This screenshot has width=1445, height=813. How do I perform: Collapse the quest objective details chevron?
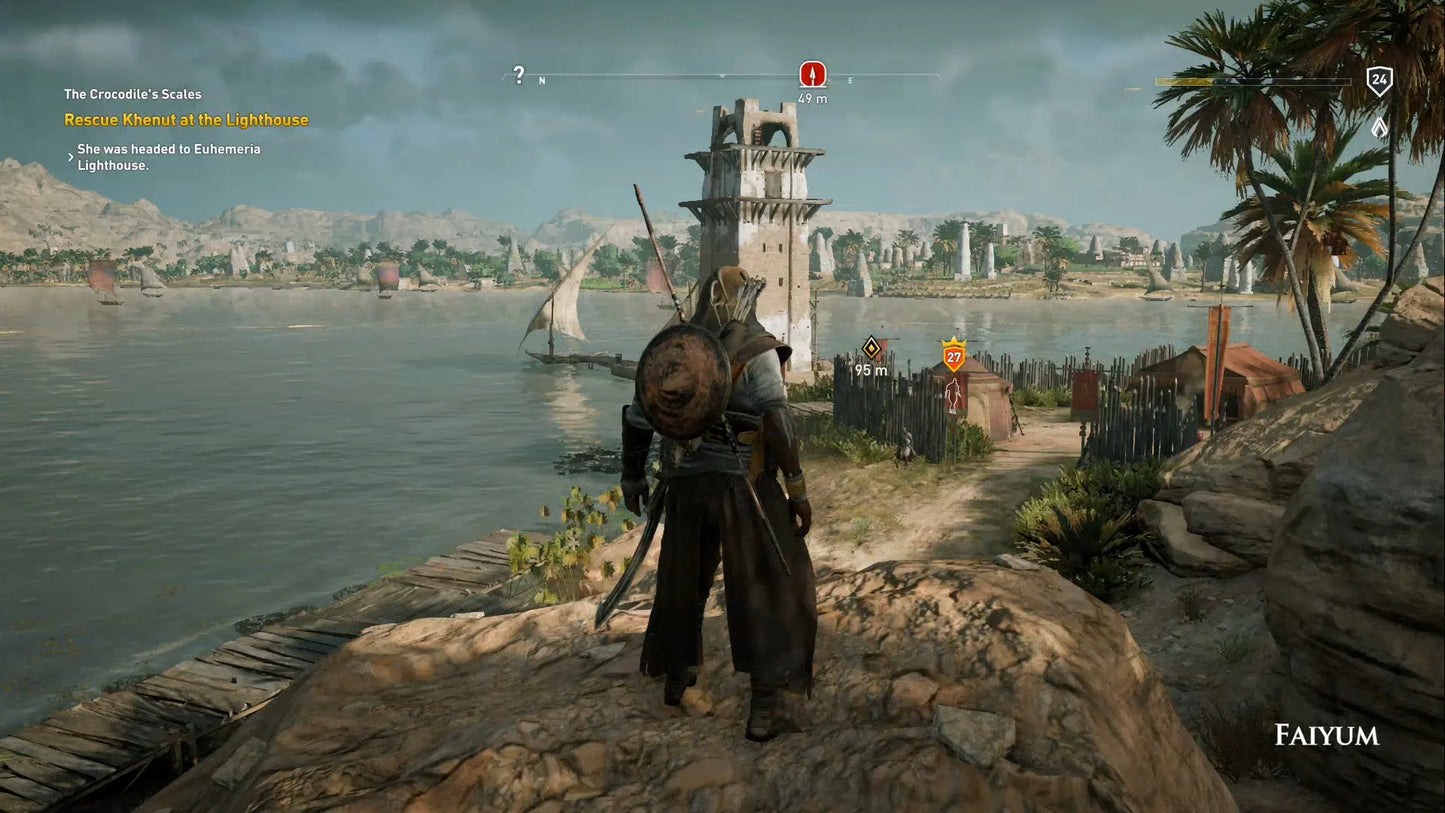(69, 156)
